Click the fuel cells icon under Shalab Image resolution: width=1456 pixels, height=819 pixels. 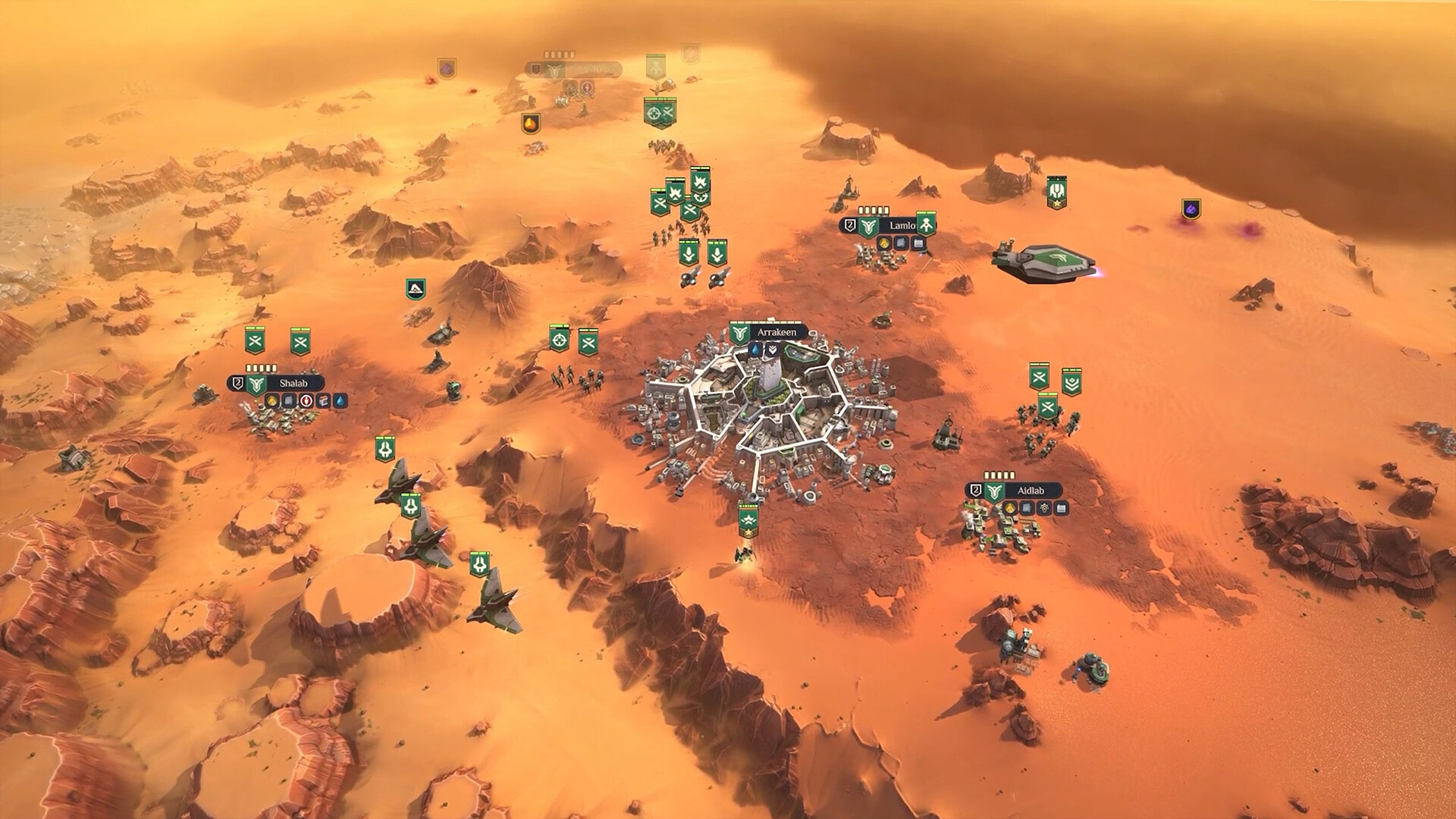click(x=323, y=402)
